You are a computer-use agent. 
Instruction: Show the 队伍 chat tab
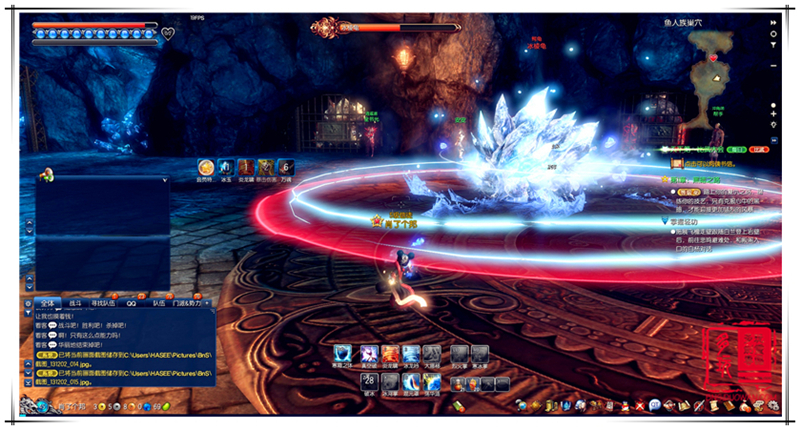pyautogui.click(x=159, y=301)
